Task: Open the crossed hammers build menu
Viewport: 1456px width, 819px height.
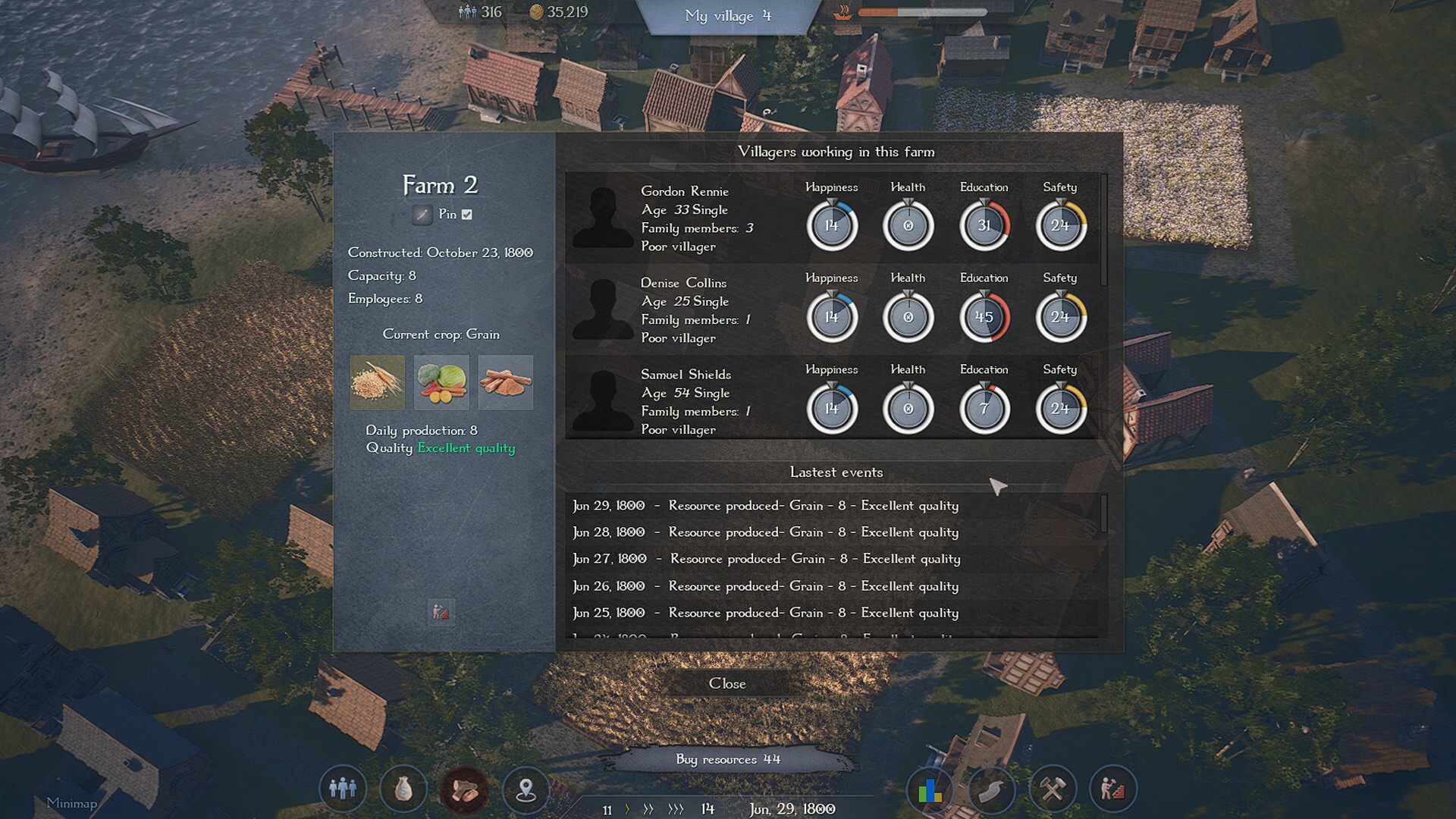Action: (x=1052, y=790)
